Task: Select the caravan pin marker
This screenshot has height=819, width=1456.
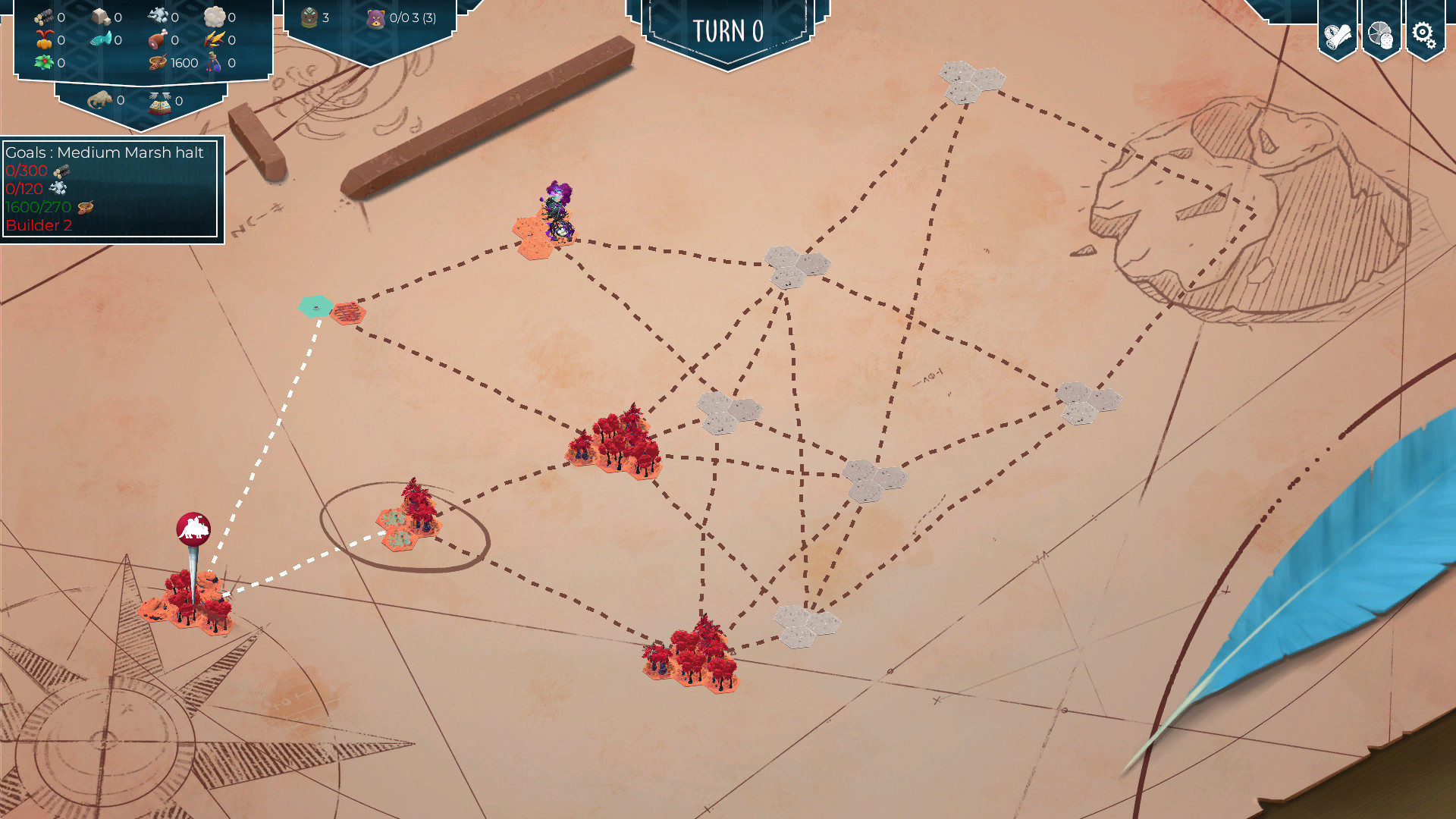Action: pyautogui.click(x=193, y=529)
